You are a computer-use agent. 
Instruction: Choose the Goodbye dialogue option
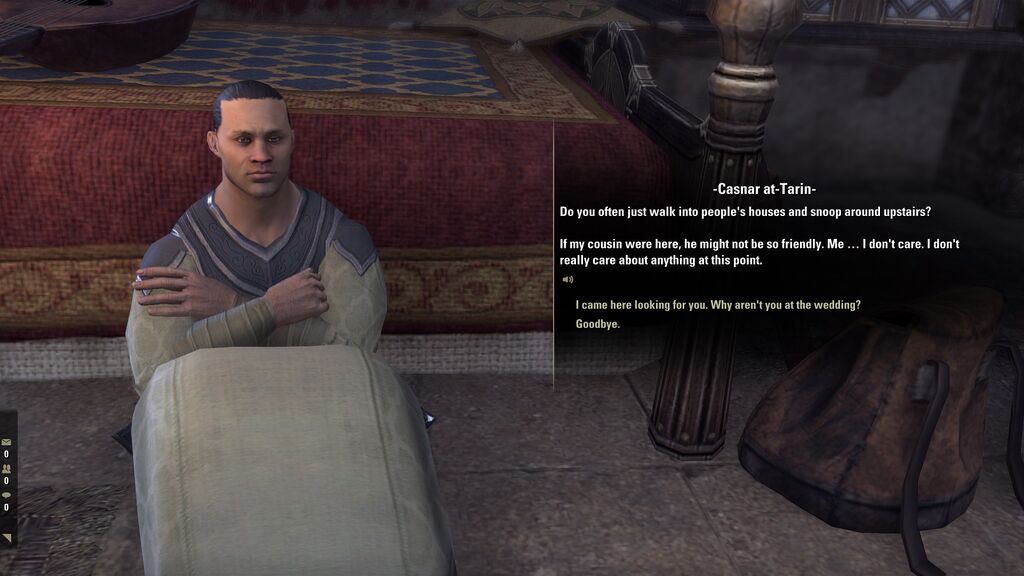(x=598, y=324)
